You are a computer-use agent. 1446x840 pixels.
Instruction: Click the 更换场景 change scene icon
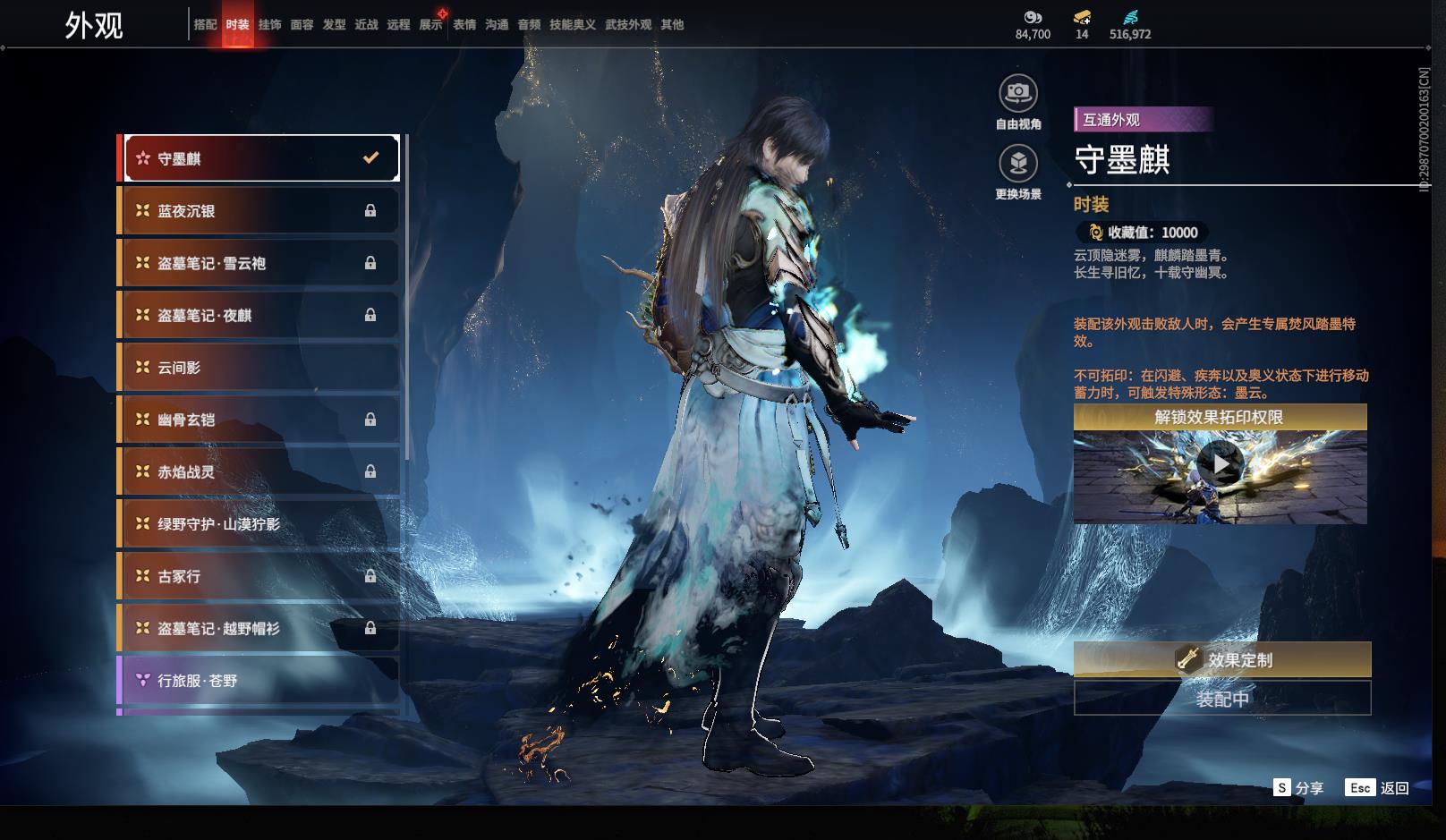pos(1018,164)
